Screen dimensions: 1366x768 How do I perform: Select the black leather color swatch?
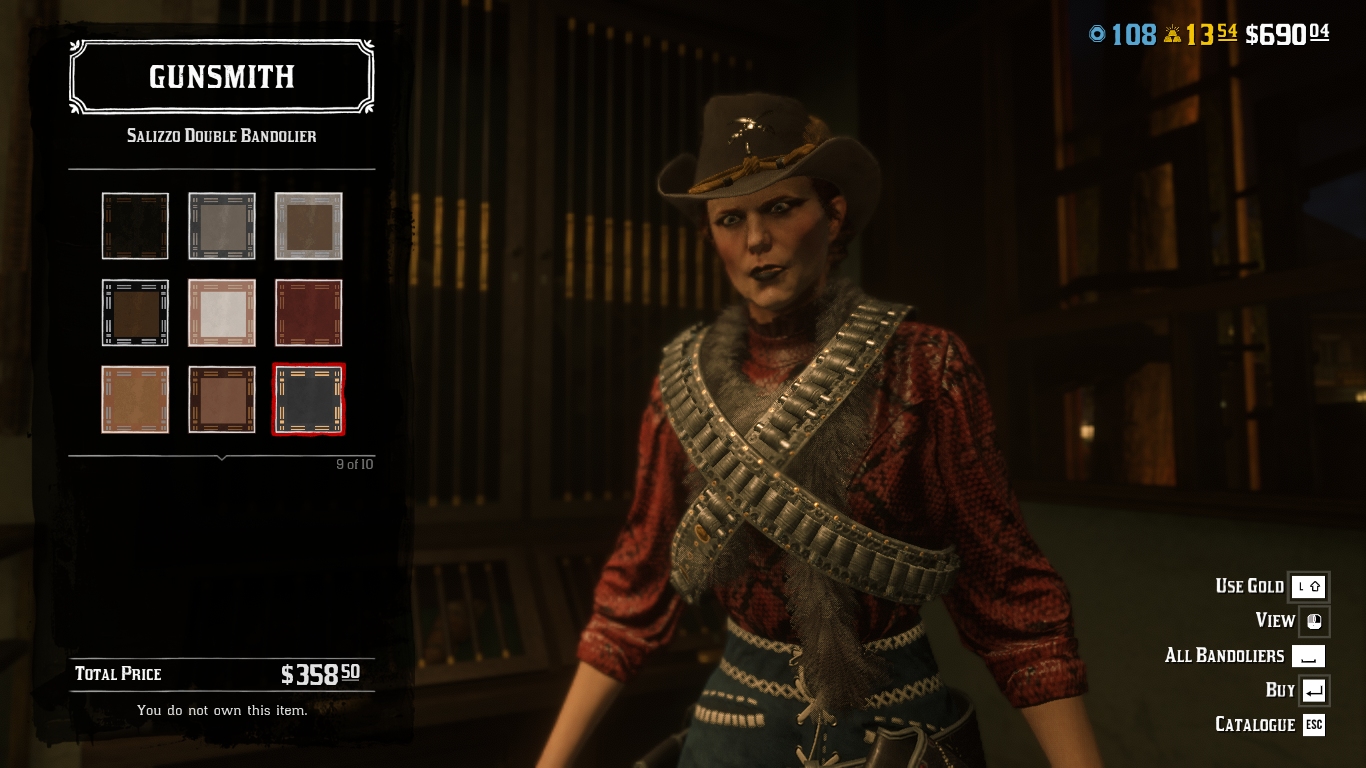coord(135,225)
